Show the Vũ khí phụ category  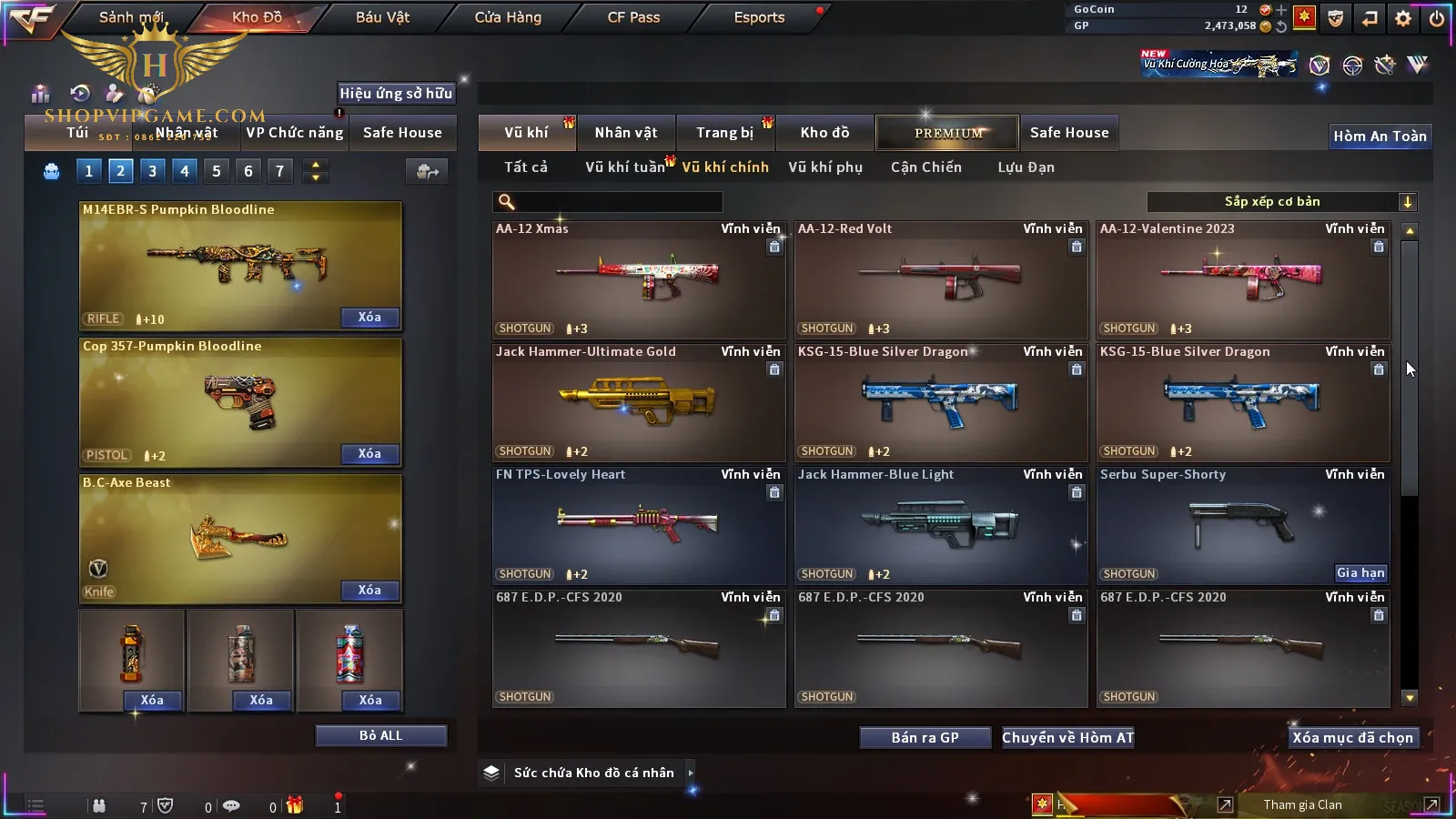tap(825, 167)
